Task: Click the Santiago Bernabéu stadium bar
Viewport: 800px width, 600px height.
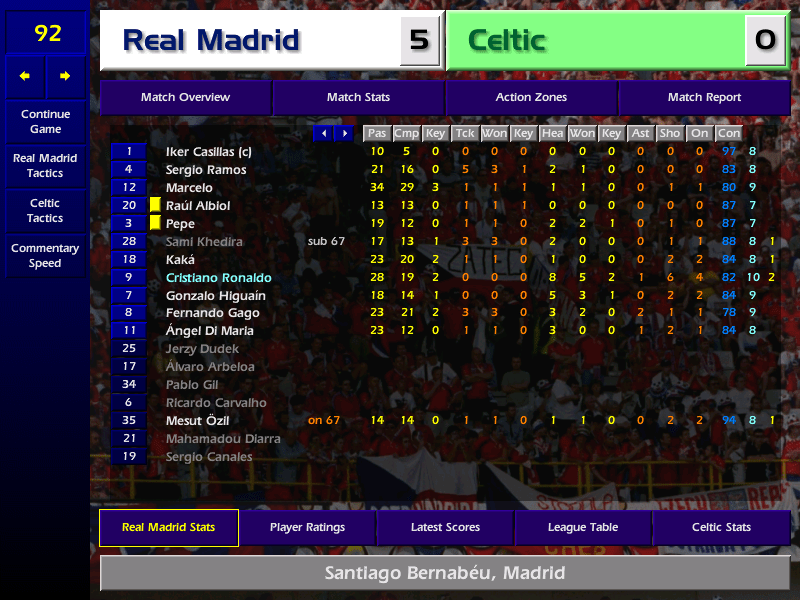Action: click(445, 574)
